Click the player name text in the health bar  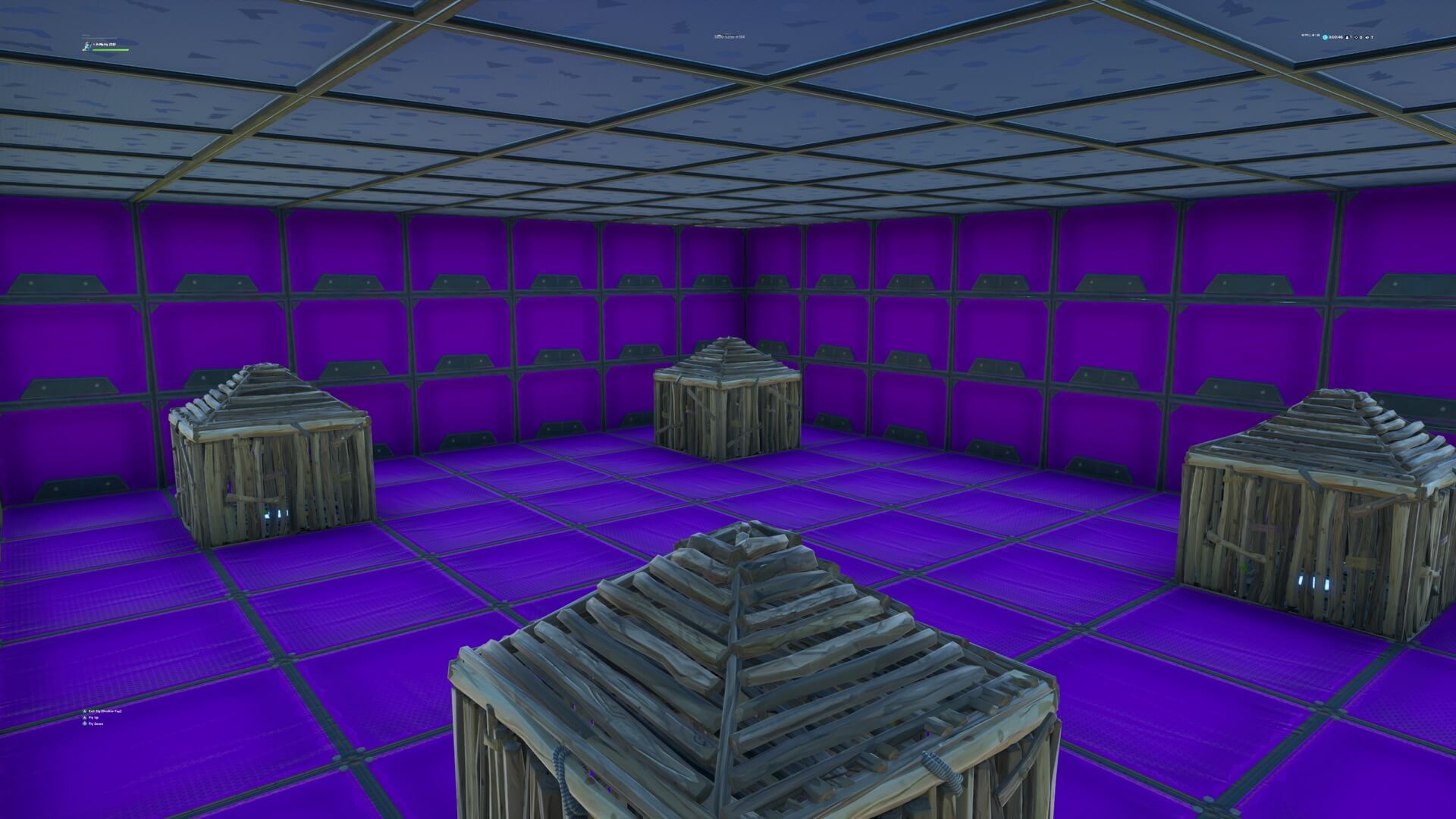point(106,44)
